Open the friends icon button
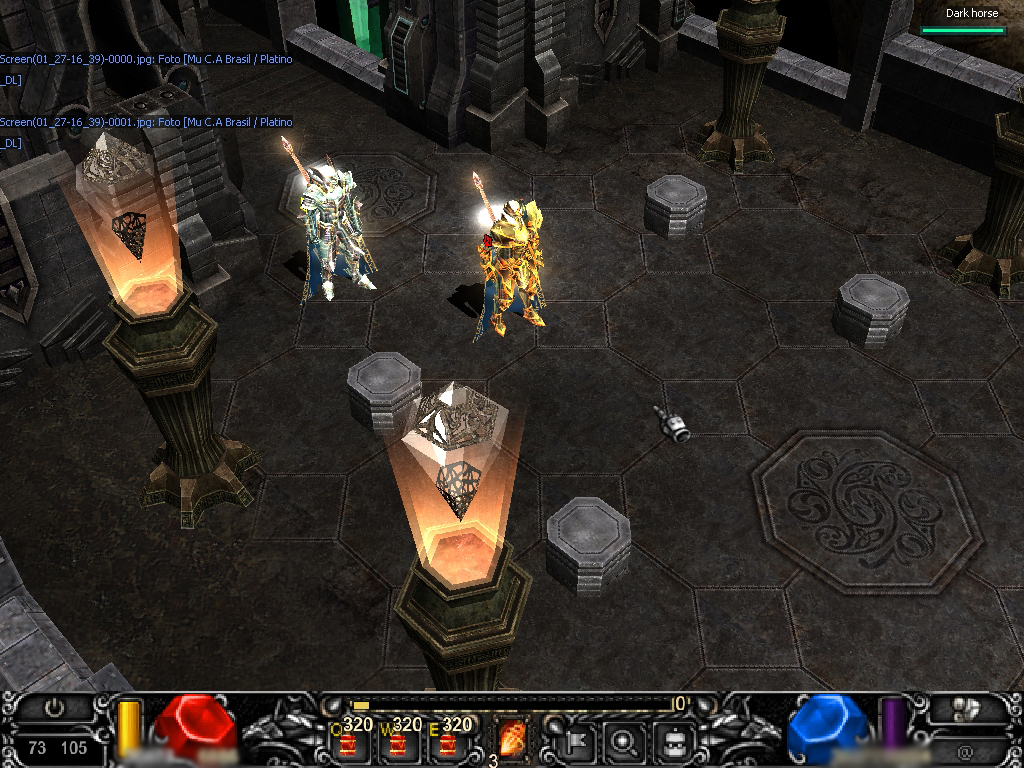The width and height of the screenshot is (1024, 768). click(965, 709)
